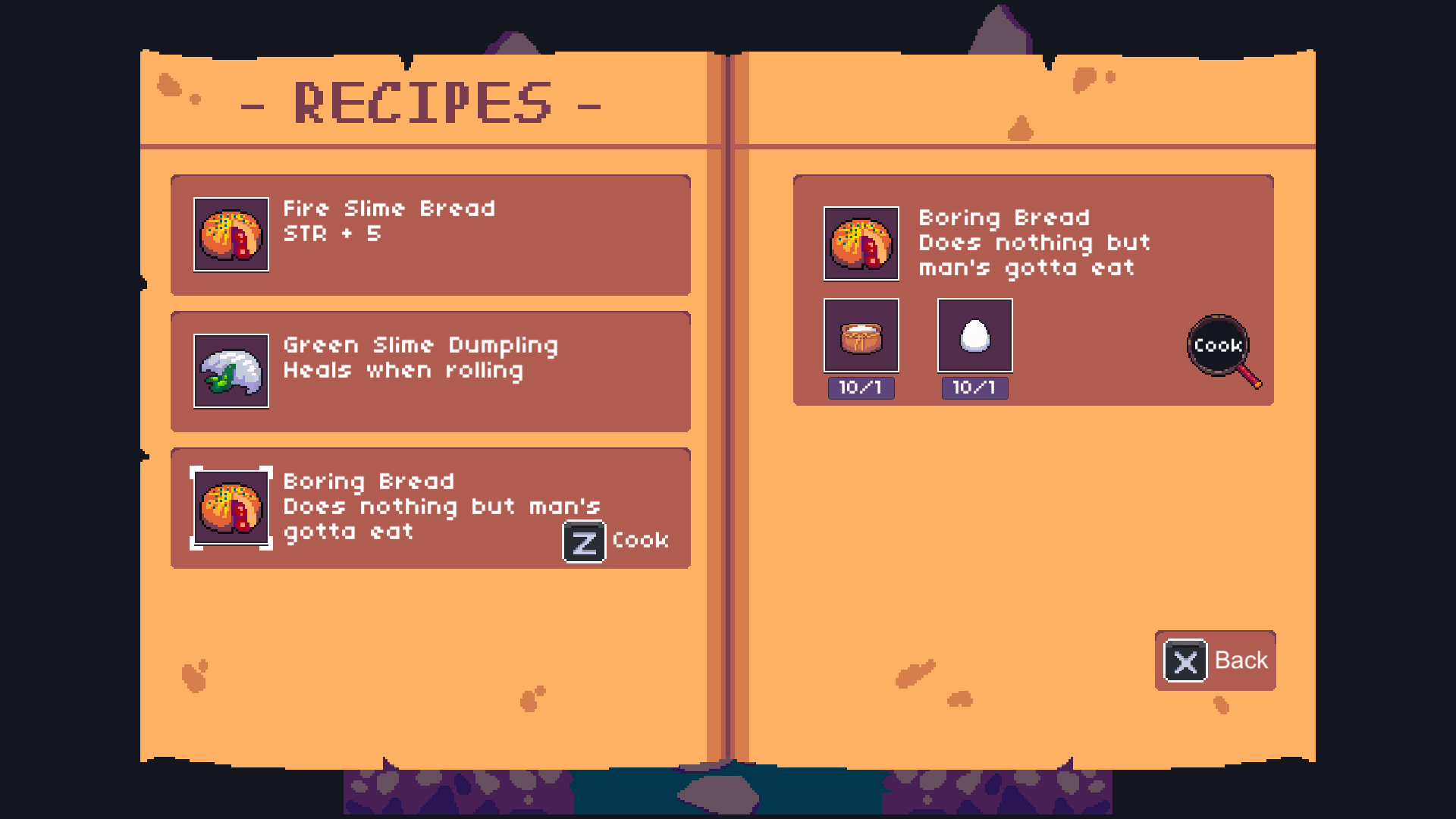This screenshot has width=1456, height=819.
Task: Click the Z key Cook icon
Action: click(582, 541)
